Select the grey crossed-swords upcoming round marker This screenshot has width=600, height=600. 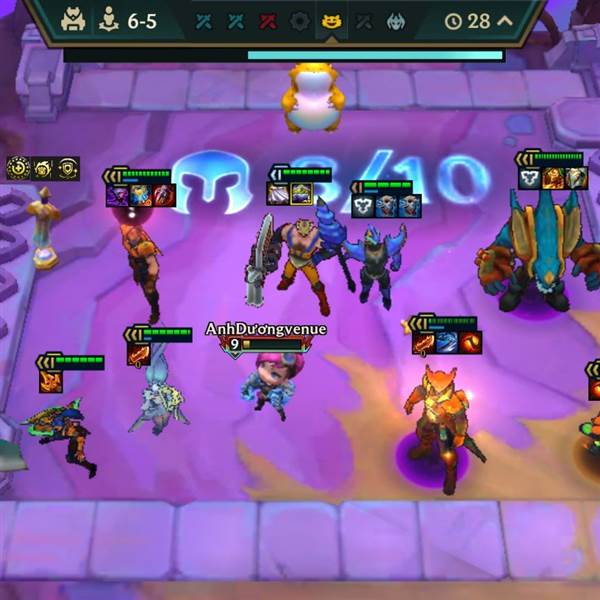363,21
